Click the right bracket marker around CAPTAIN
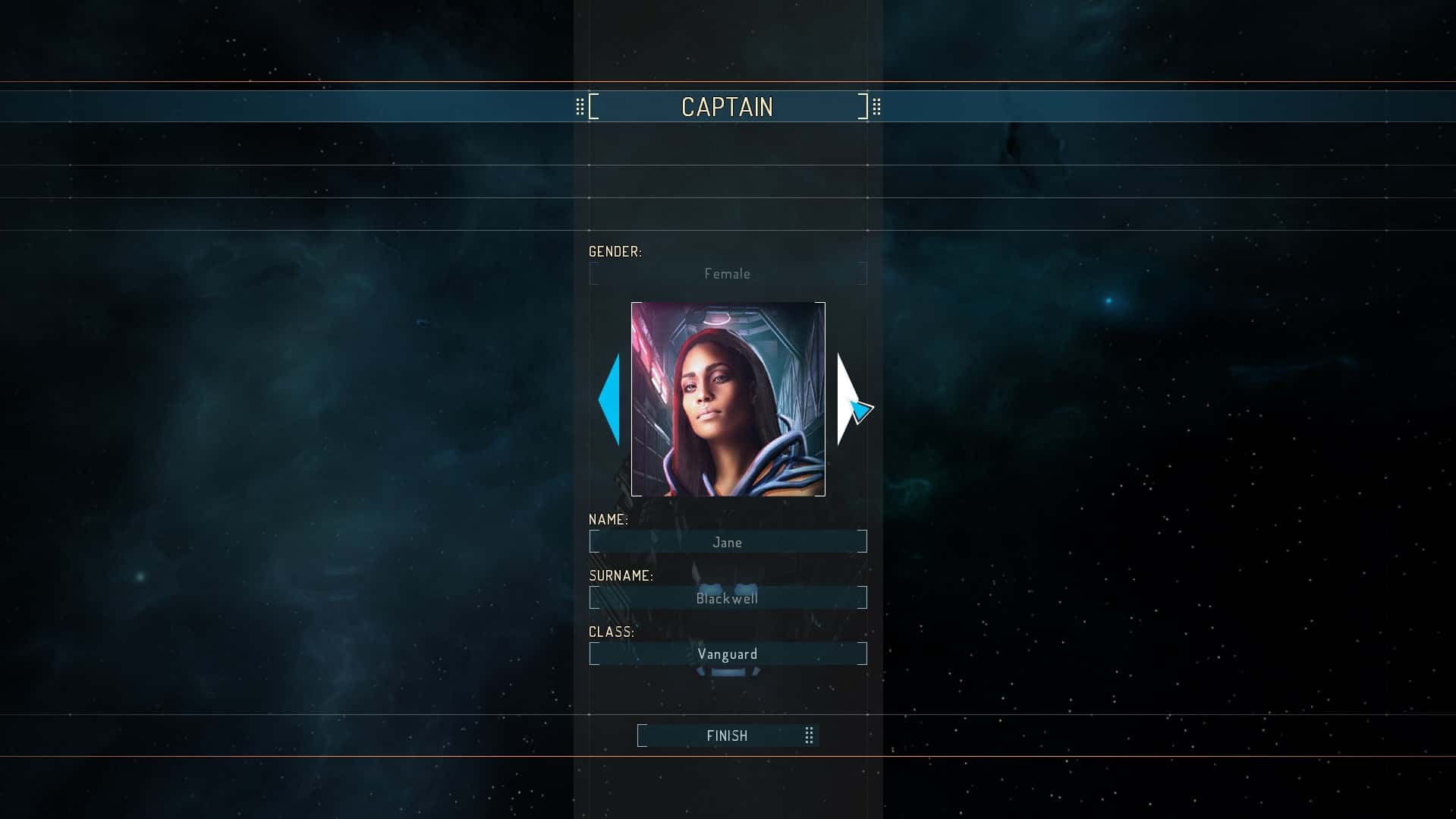1456x819 pixels. [x=863, y=106]
